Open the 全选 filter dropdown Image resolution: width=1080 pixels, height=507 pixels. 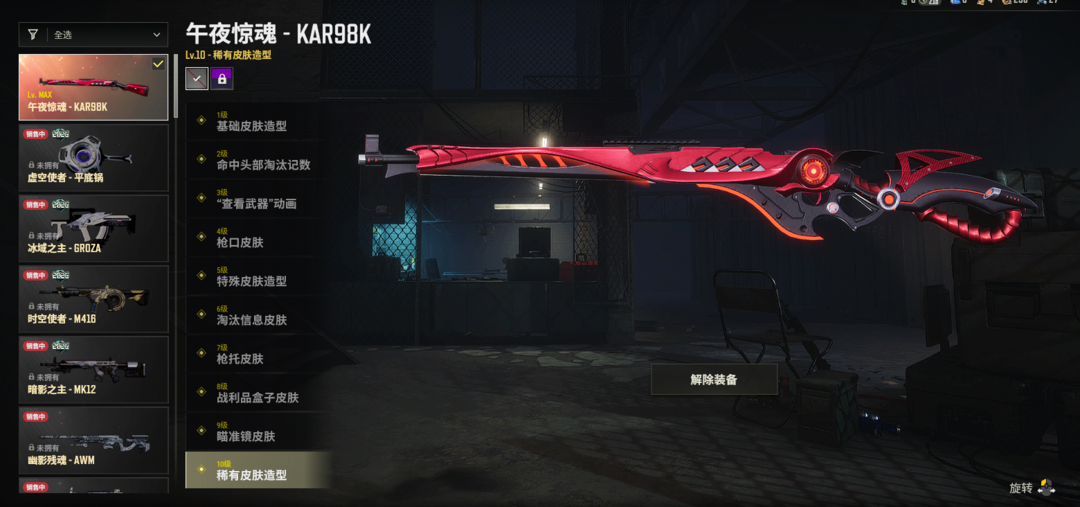point(95,35)
